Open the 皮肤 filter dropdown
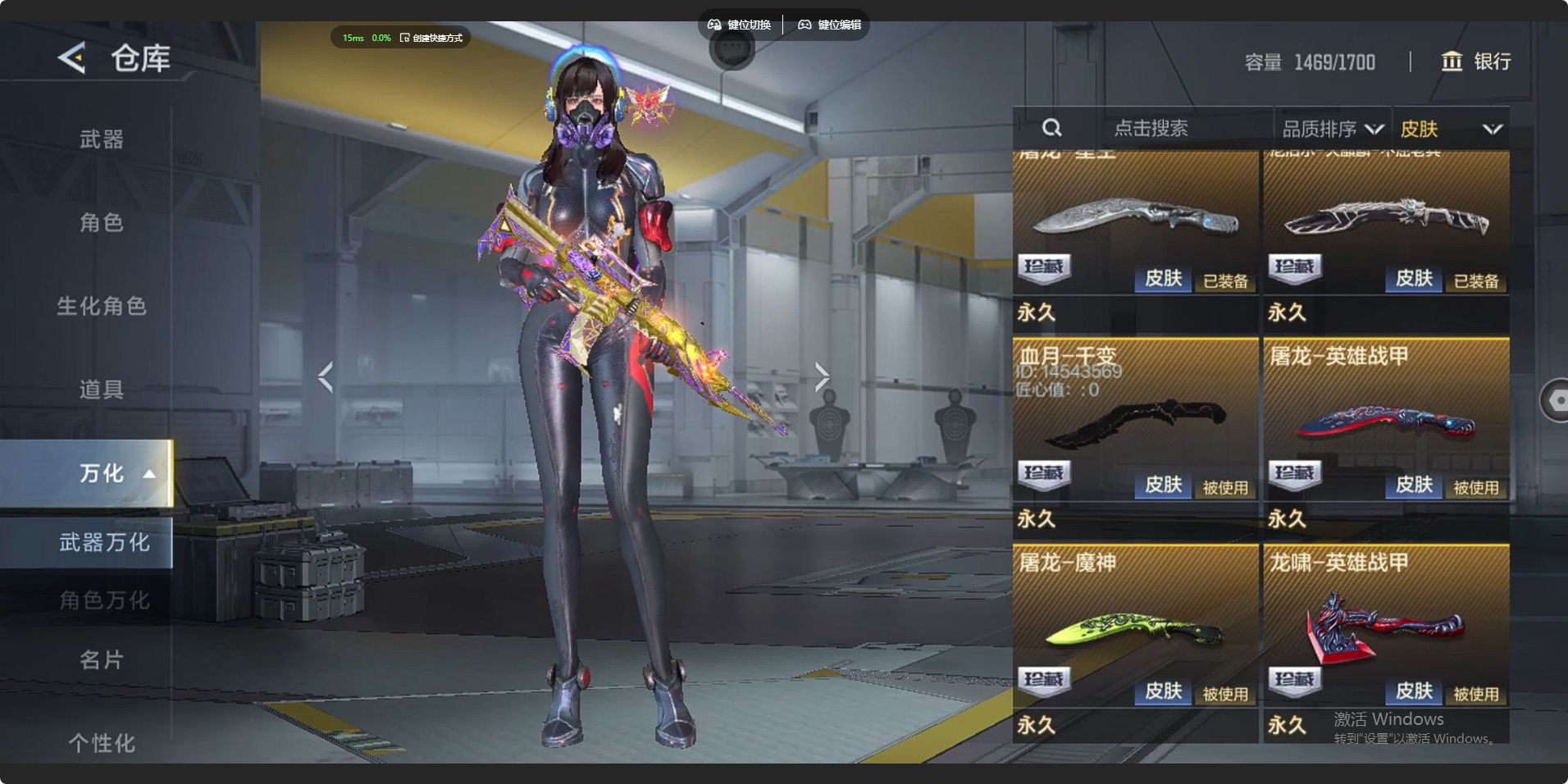The width and height of the screenshot is (1568, 784). (x=1451, y=129)
